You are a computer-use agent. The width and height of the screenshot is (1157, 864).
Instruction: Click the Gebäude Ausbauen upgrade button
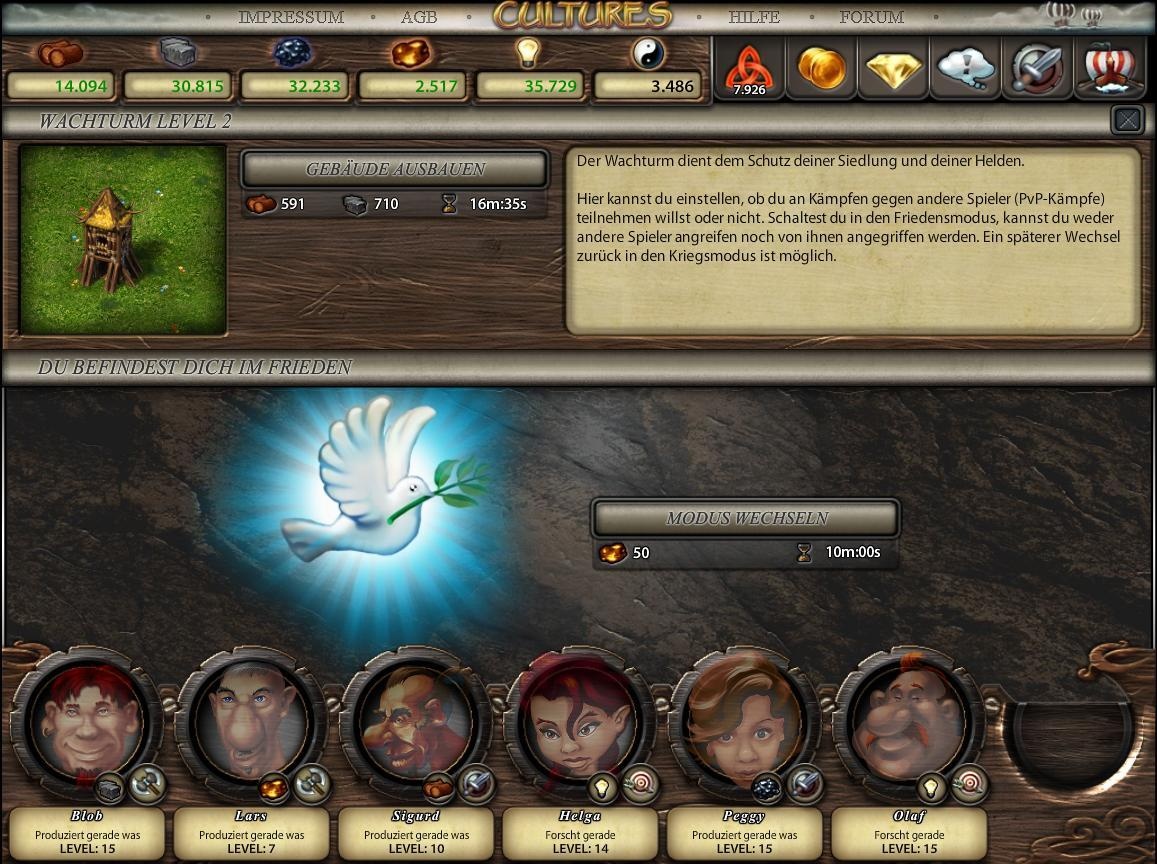(395, 169)
